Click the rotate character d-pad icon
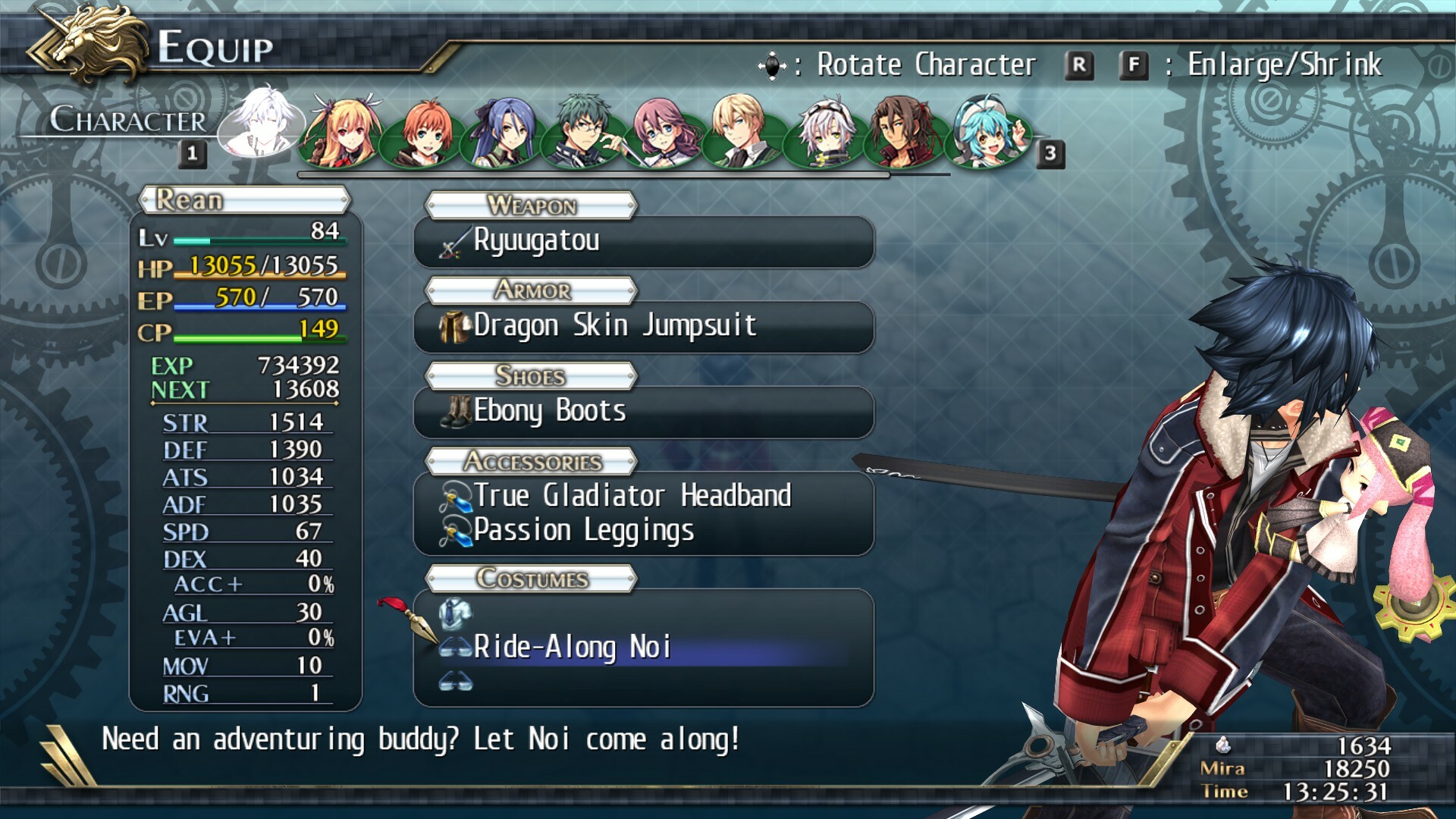Image resolution: width=1456 pixels, height=819 pixels. (x=772, y=64)
